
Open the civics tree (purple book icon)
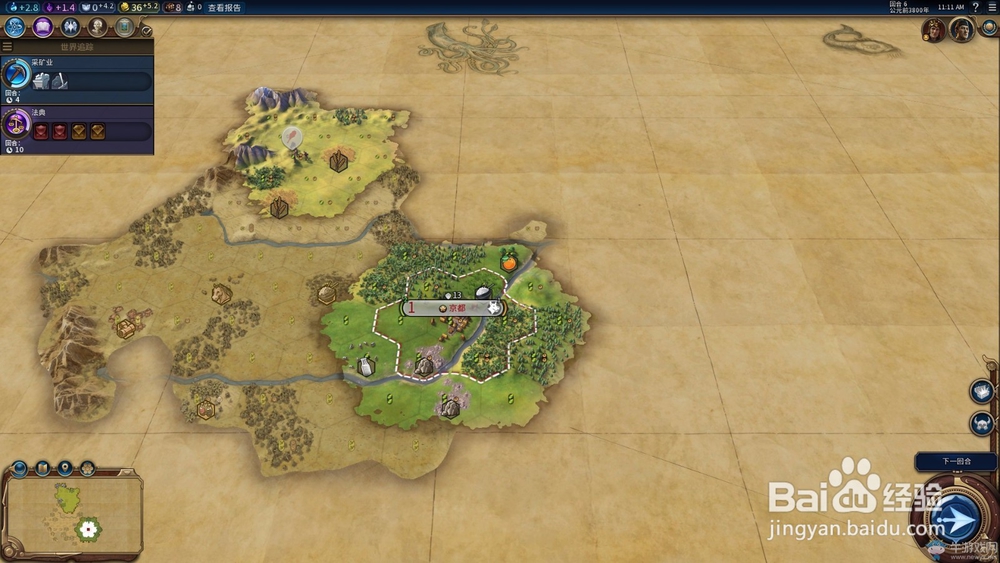pyautogui.click(x=43, y=28)
